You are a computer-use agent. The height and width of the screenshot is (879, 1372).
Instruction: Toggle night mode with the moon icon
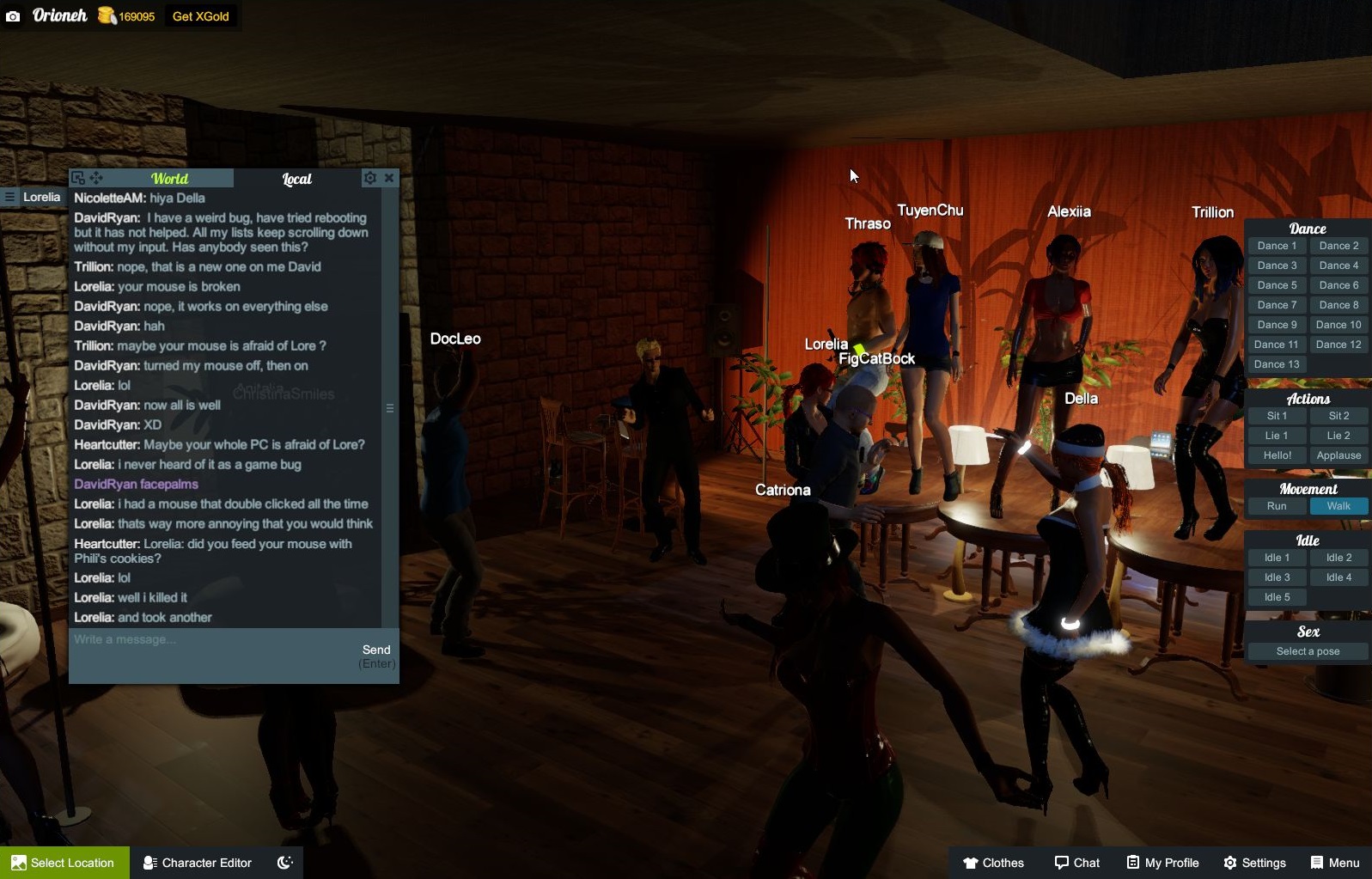click(285, 862)
